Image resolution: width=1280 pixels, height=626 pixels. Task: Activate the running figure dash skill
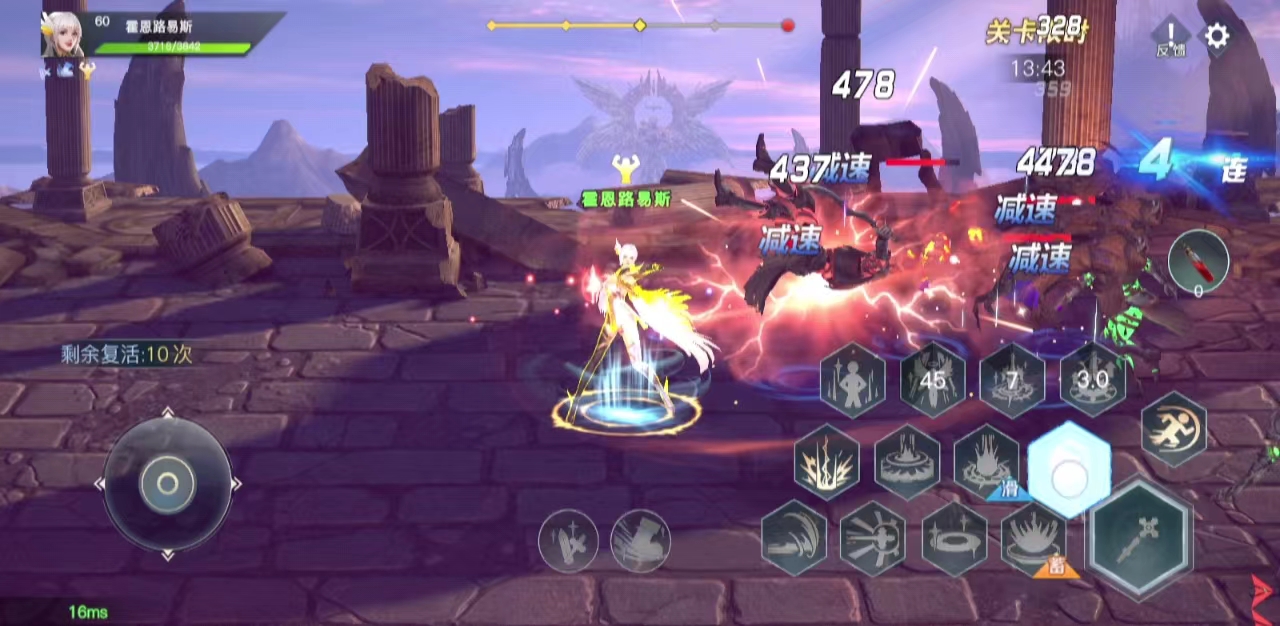[x=1174, y=428]
